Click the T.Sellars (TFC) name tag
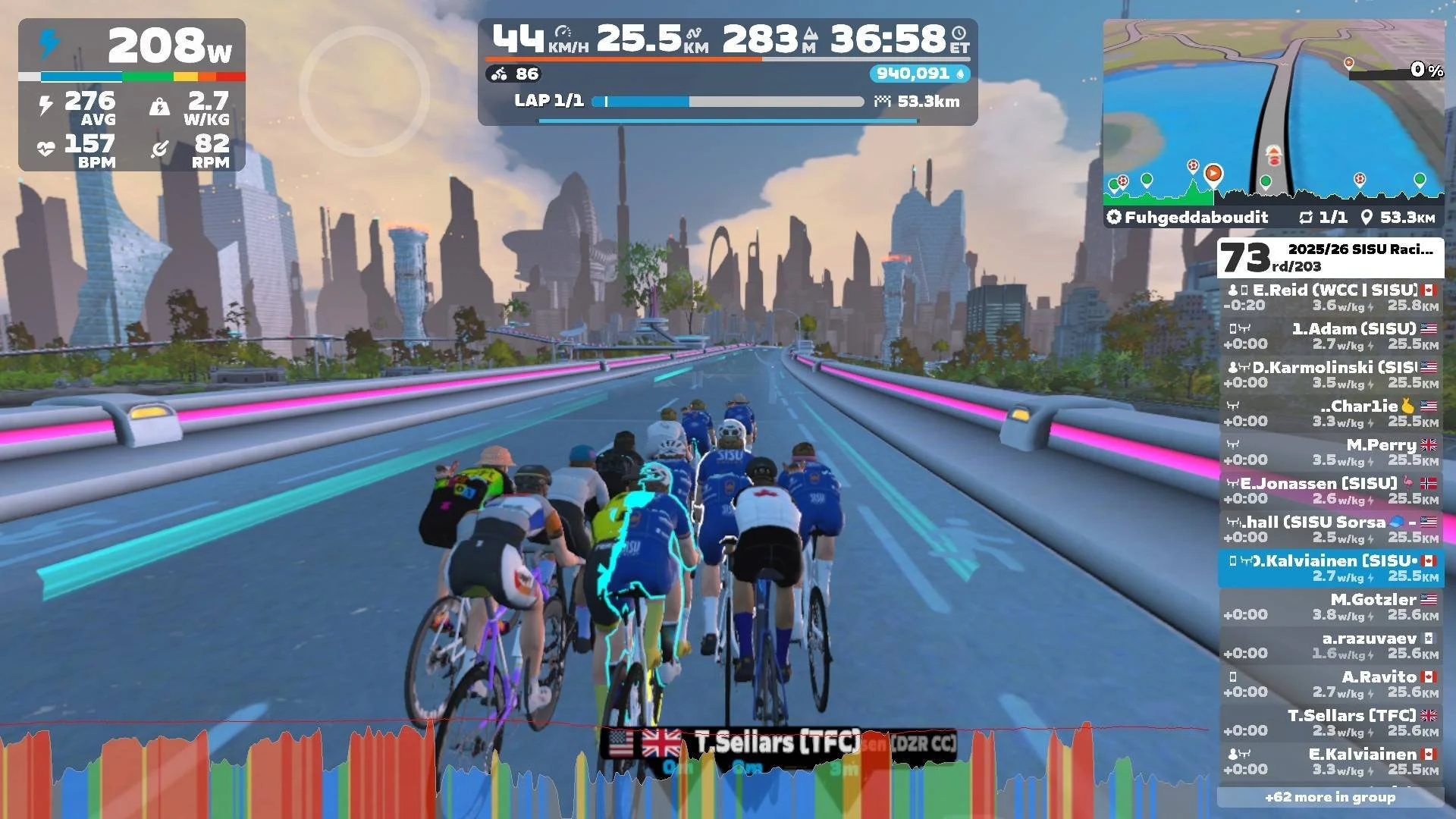 coord(777,743)
